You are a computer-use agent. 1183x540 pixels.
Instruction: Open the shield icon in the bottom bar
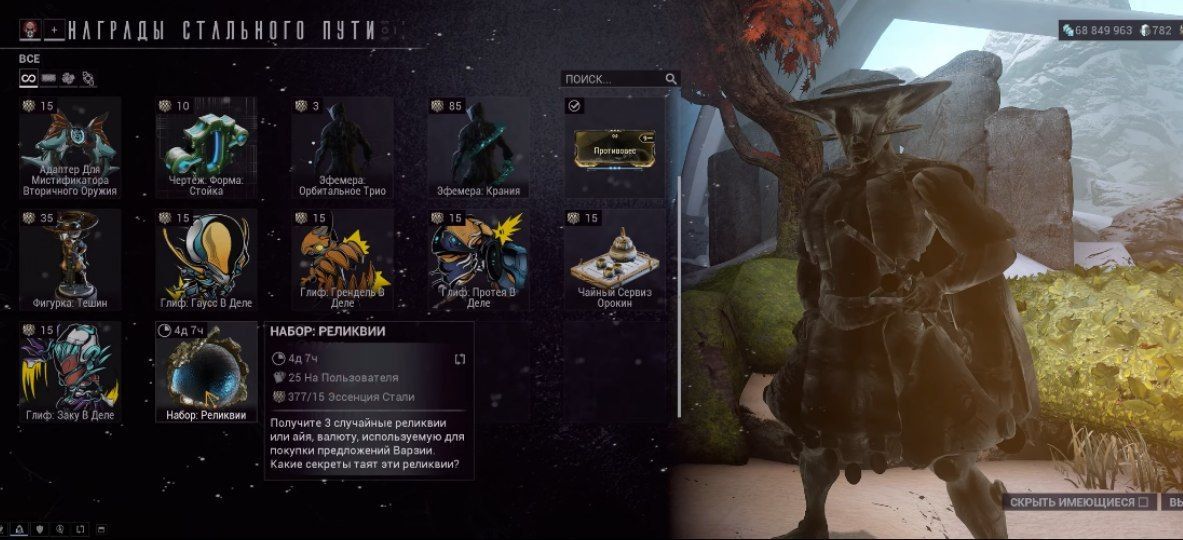point(41,529)
